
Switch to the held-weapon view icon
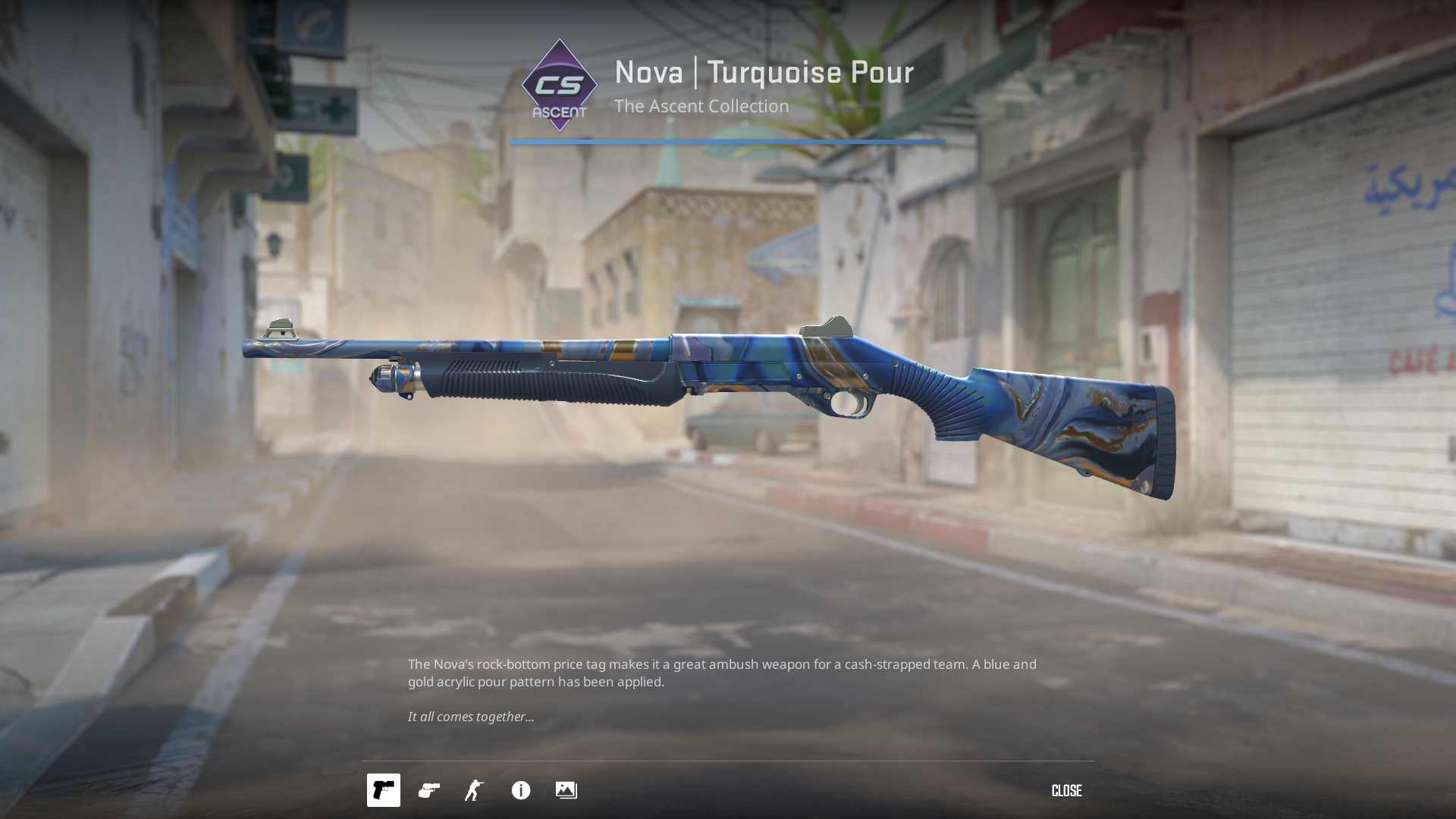(429, 790)
